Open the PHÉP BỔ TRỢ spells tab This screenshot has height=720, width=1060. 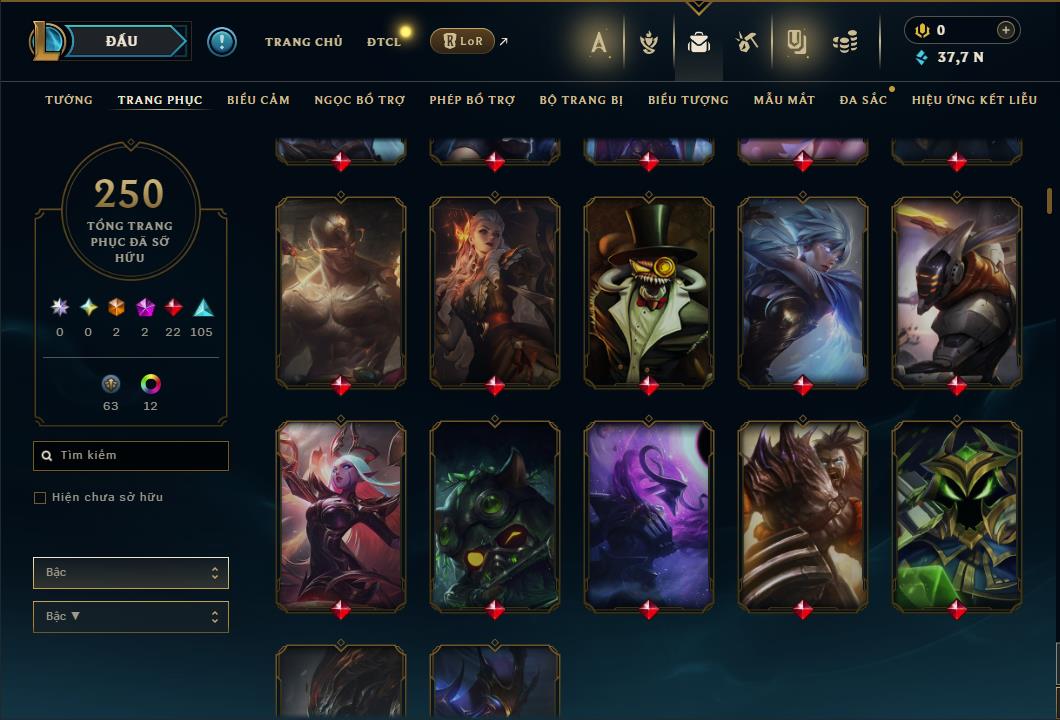[x=472, y=100]
